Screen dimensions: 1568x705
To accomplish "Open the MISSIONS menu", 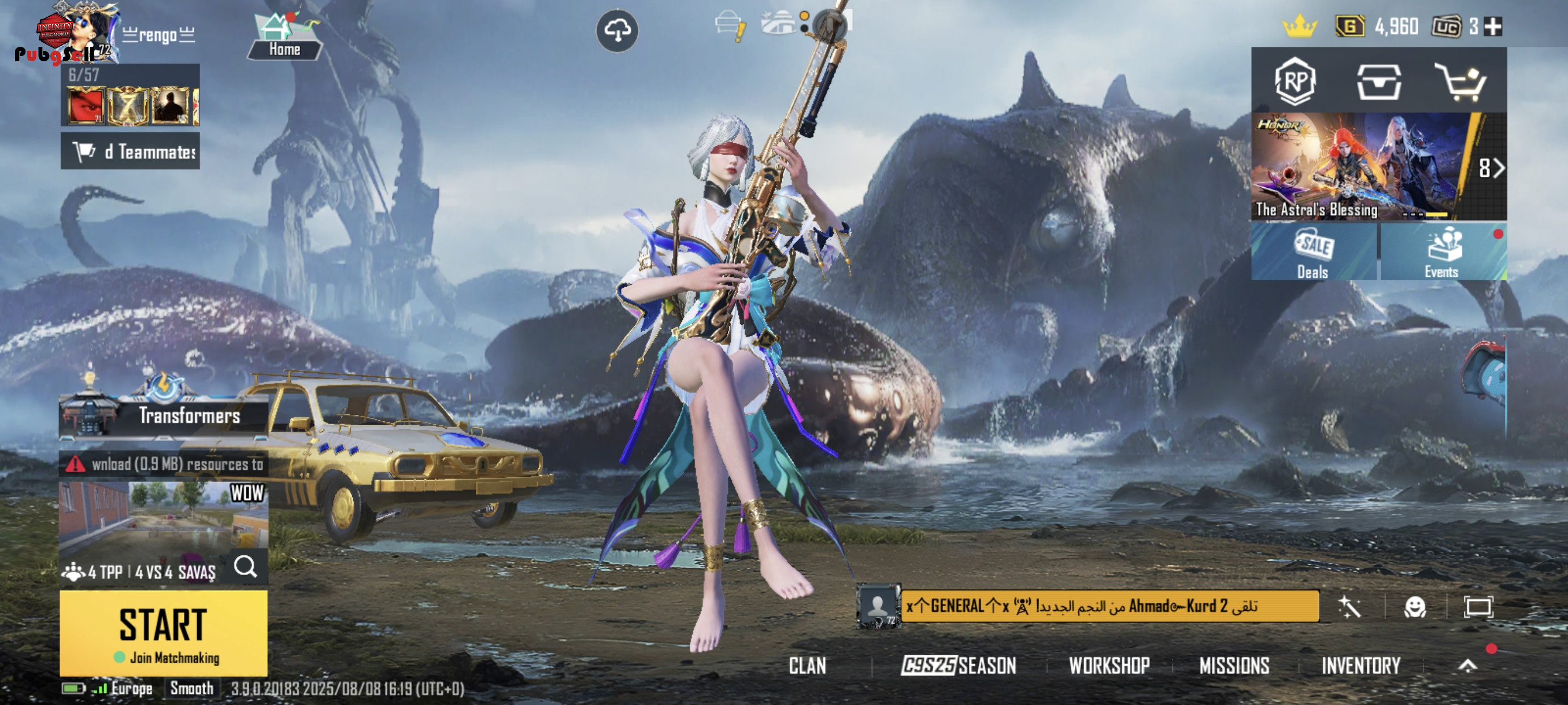I will click(1234, 666).
